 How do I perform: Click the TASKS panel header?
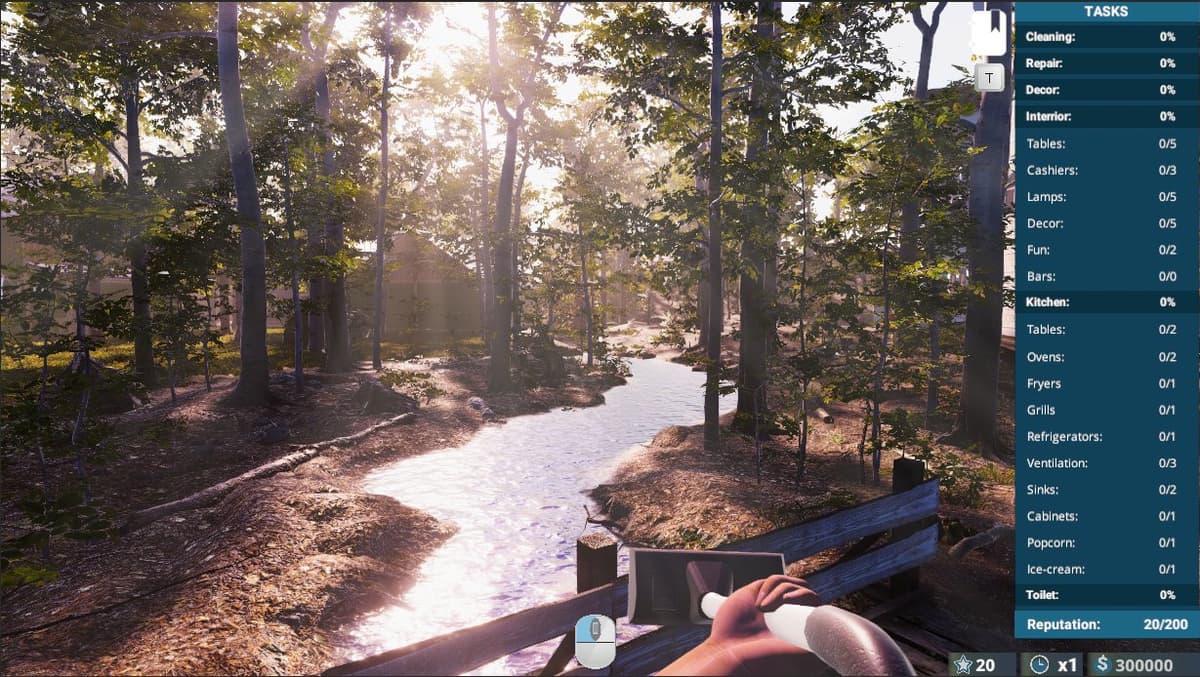[1106, 12]
